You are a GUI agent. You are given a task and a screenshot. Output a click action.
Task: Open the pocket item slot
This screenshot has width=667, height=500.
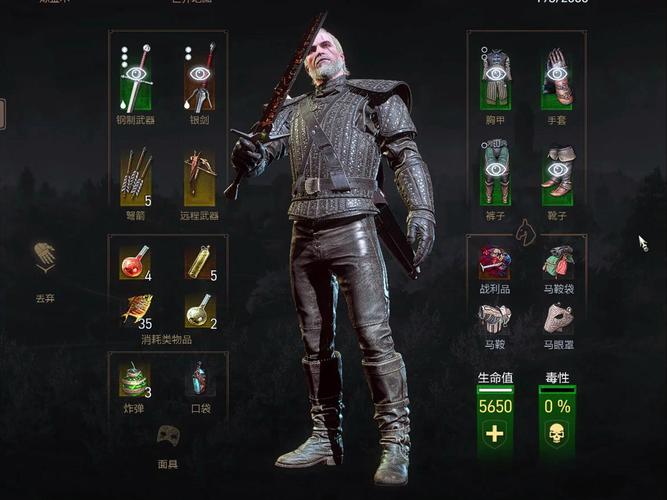pyautogui.click(x=200, y=378)
